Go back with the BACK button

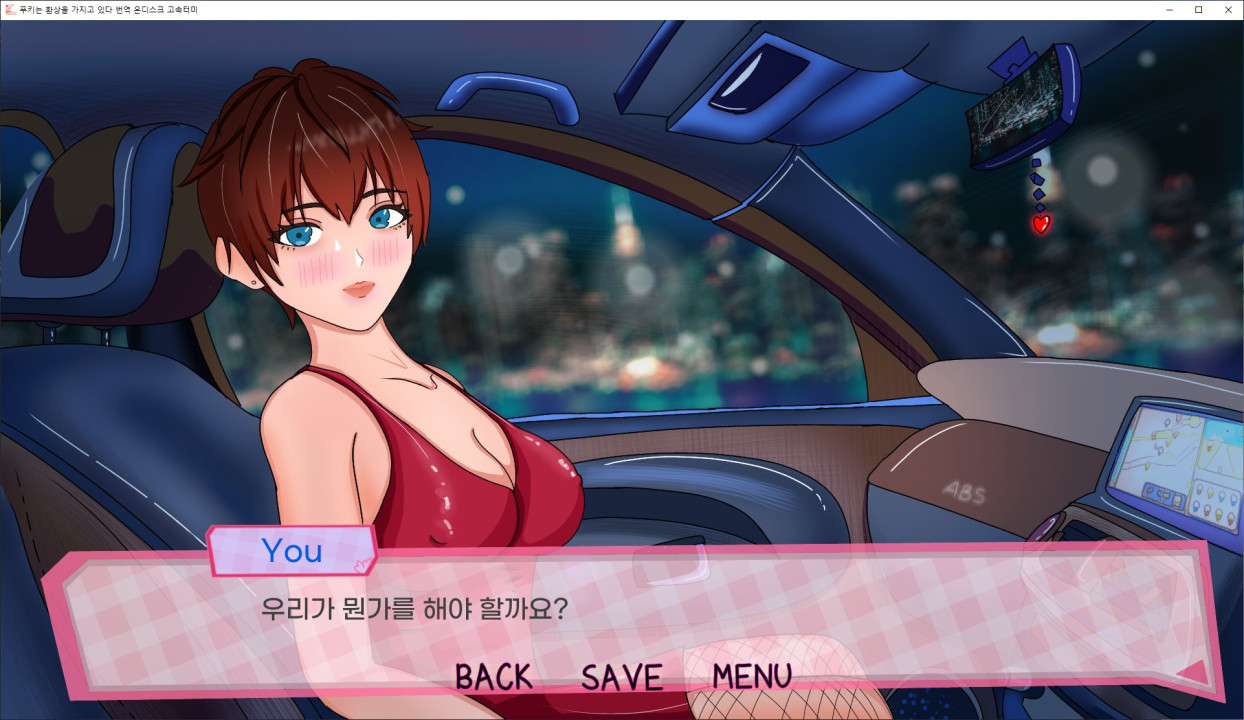[493, 677]
